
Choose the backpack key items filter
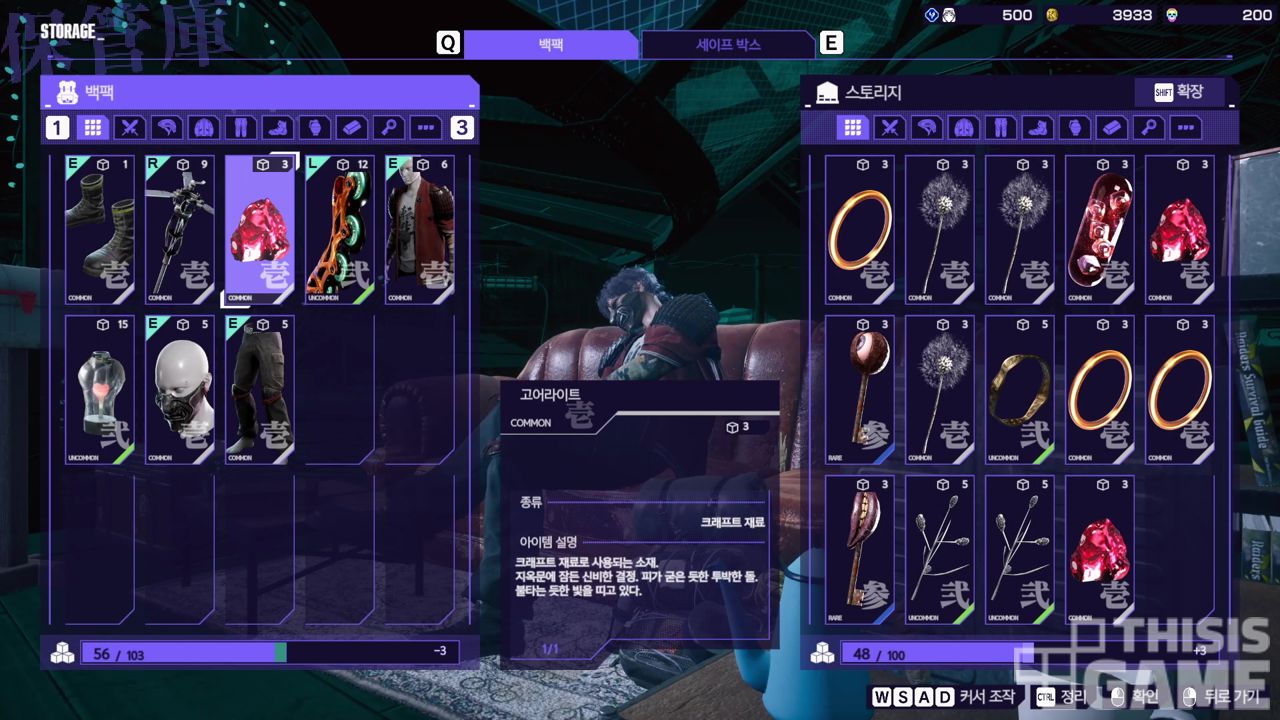[388, 128]
